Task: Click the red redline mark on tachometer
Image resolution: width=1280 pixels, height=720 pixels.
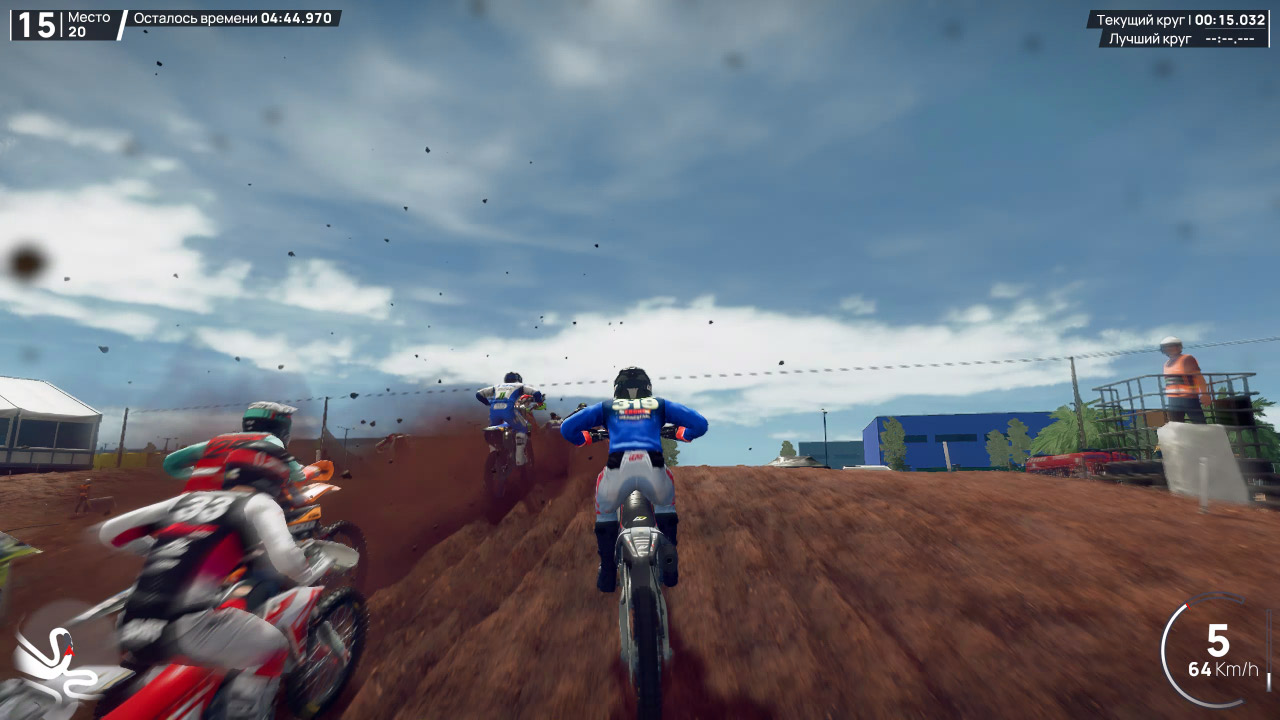Action: point(1188,606)
